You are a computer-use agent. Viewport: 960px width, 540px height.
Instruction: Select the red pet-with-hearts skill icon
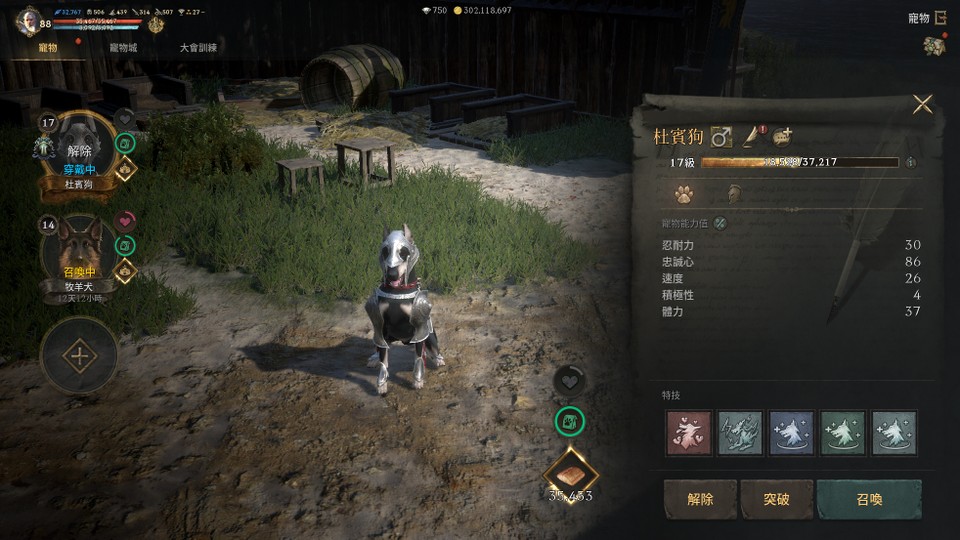tap(688, 433)
